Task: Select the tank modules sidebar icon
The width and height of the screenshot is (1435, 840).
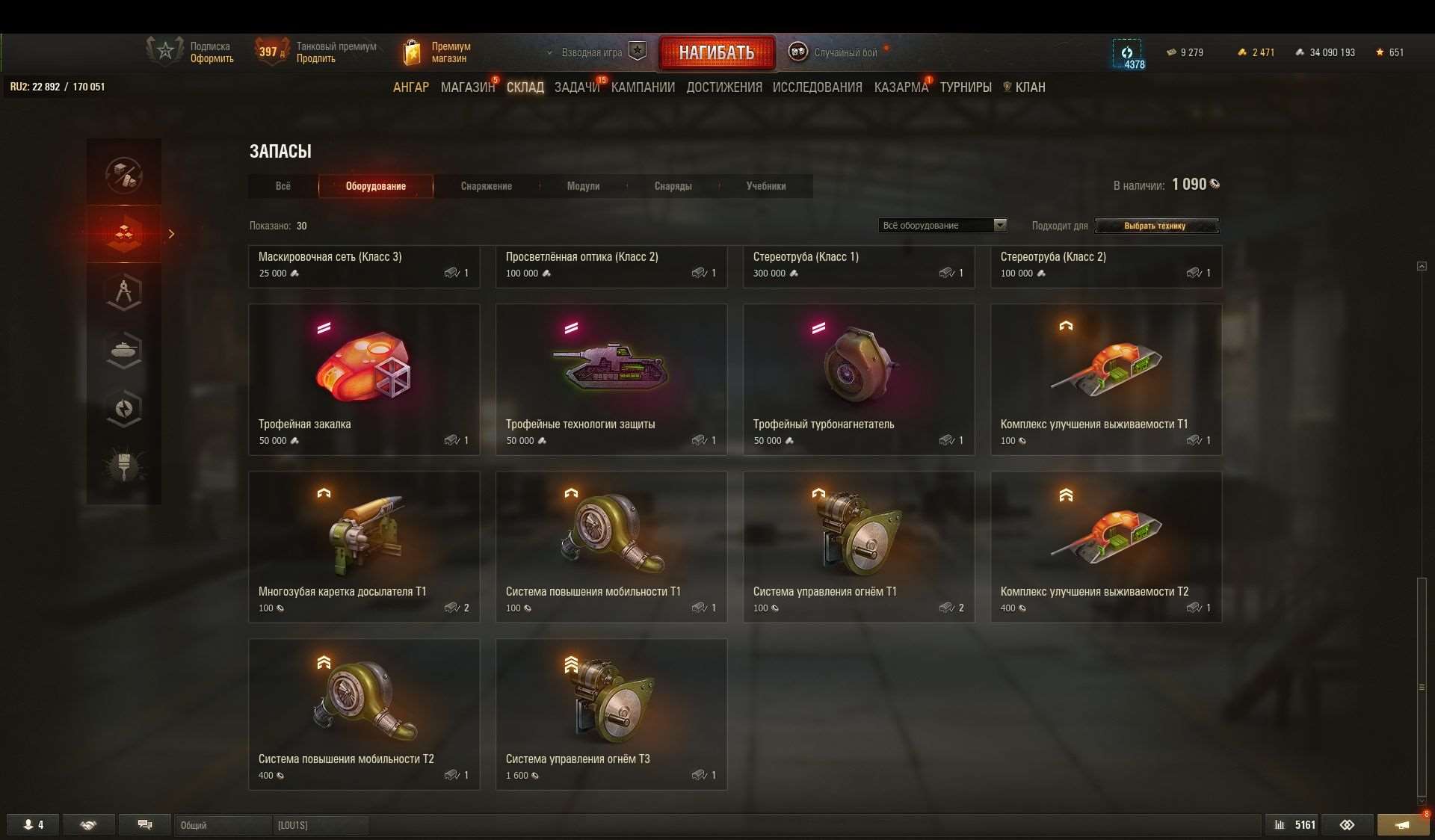Action: tap(124, 350)
